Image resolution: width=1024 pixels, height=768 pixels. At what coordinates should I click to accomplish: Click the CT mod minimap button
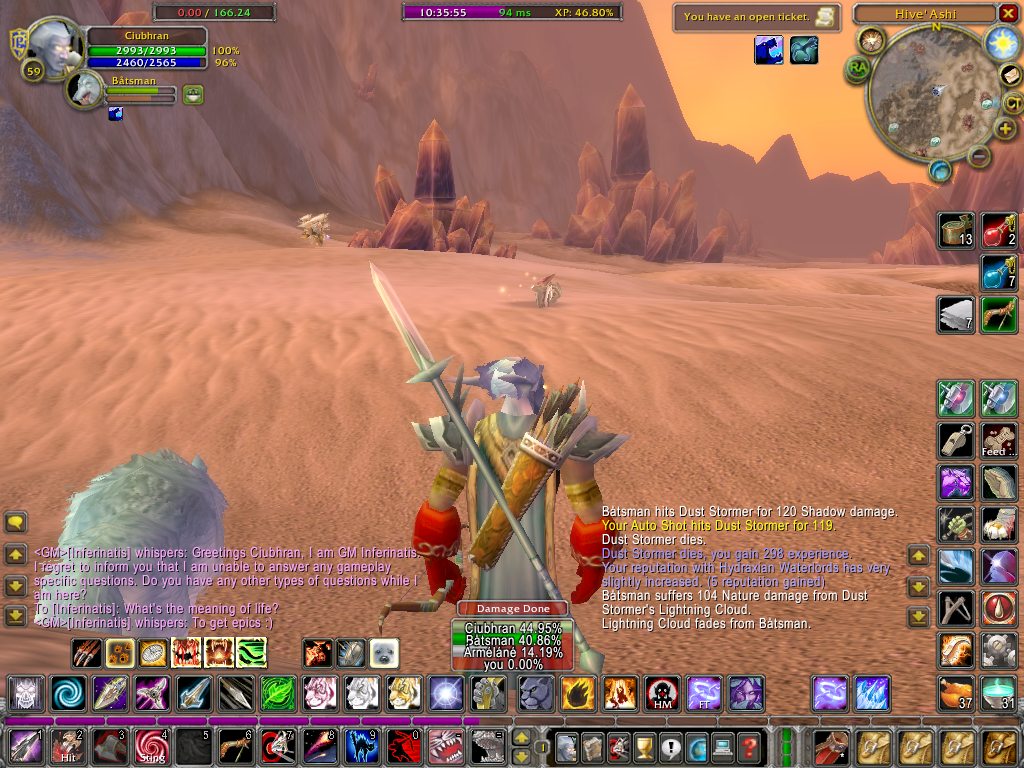click(x=1012, y=102)
